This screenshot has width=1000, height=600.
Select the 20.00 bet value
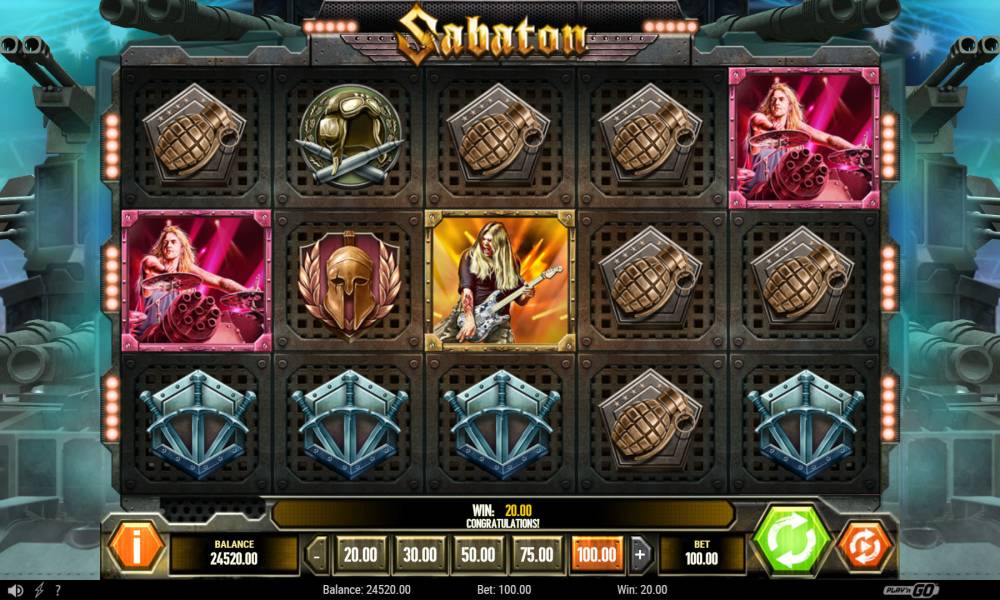360,553
